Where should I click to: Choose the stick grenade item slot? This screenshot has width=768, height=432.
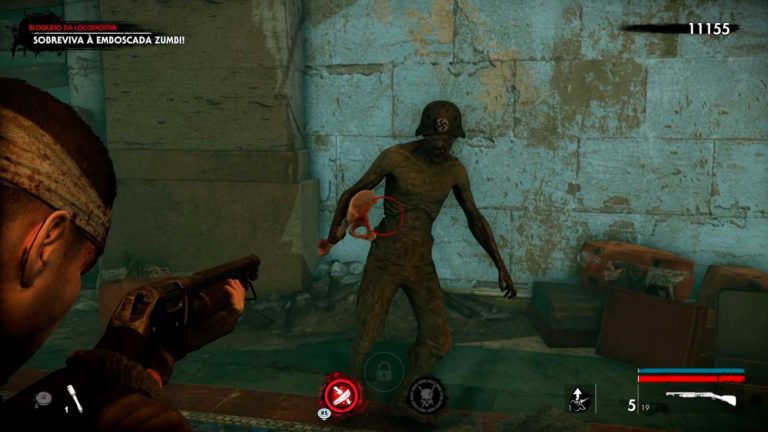pyautogui.click(x=74, y=398)
